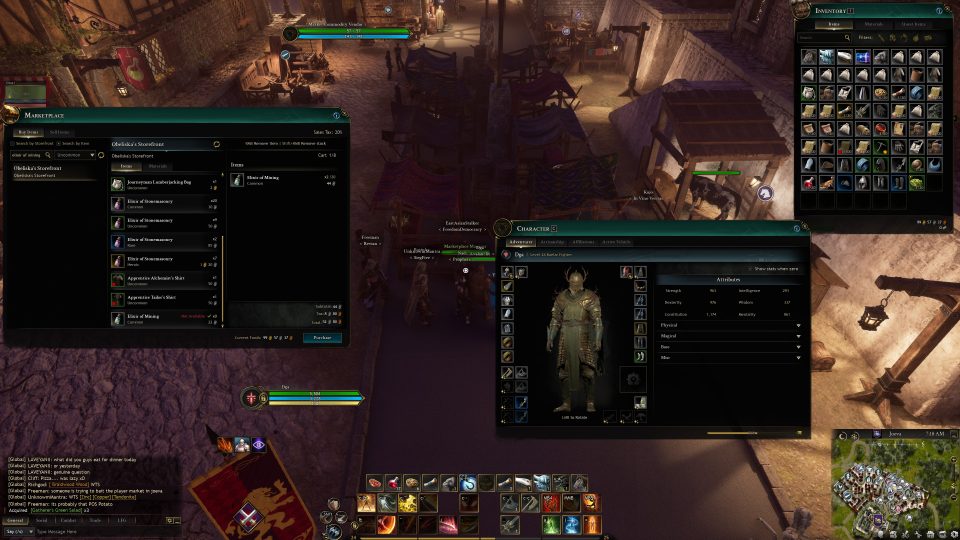The width and height of the screenshot is (960, 540).
Task: Switch to the Sell Items tab
Action: (60, 132)
